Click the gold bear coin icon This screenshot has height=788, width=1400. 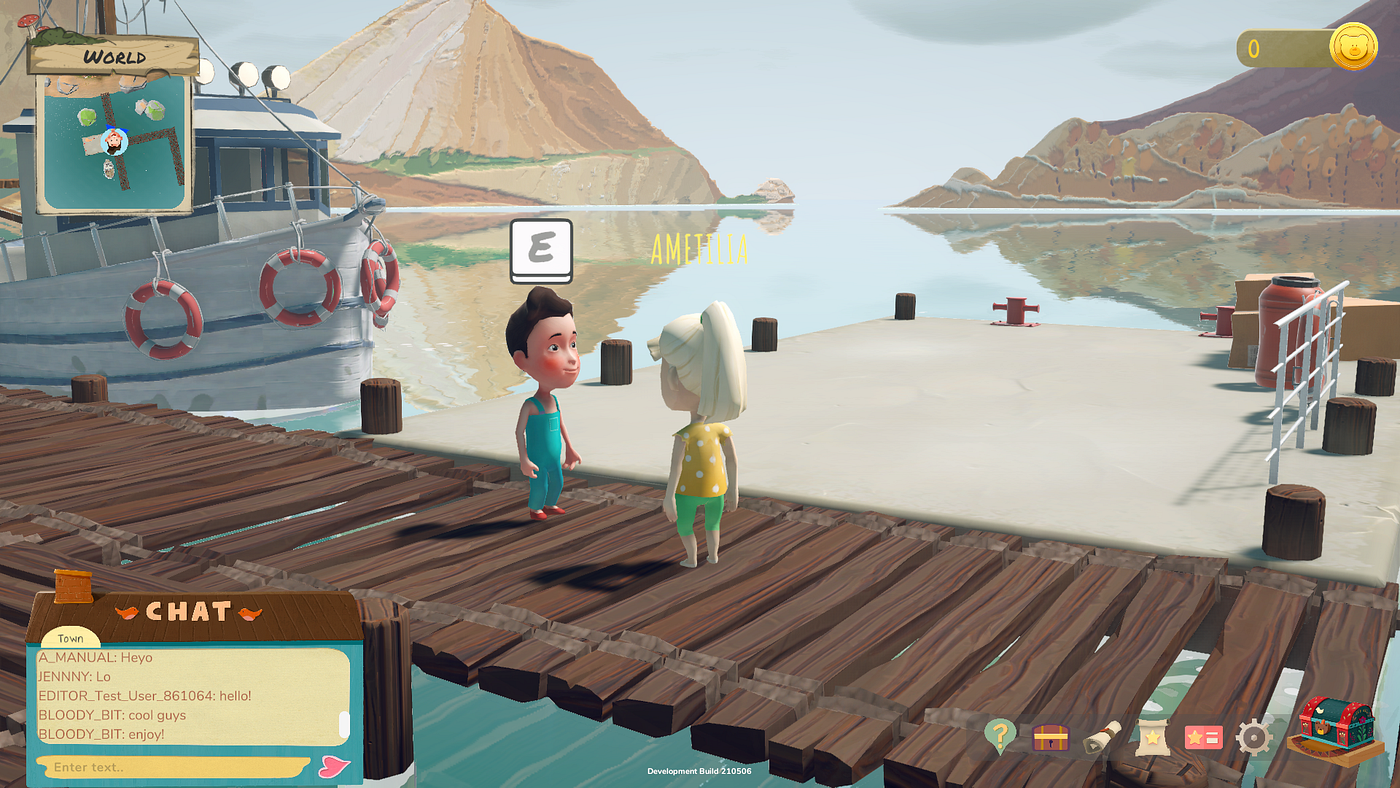tap(1353, 47)
